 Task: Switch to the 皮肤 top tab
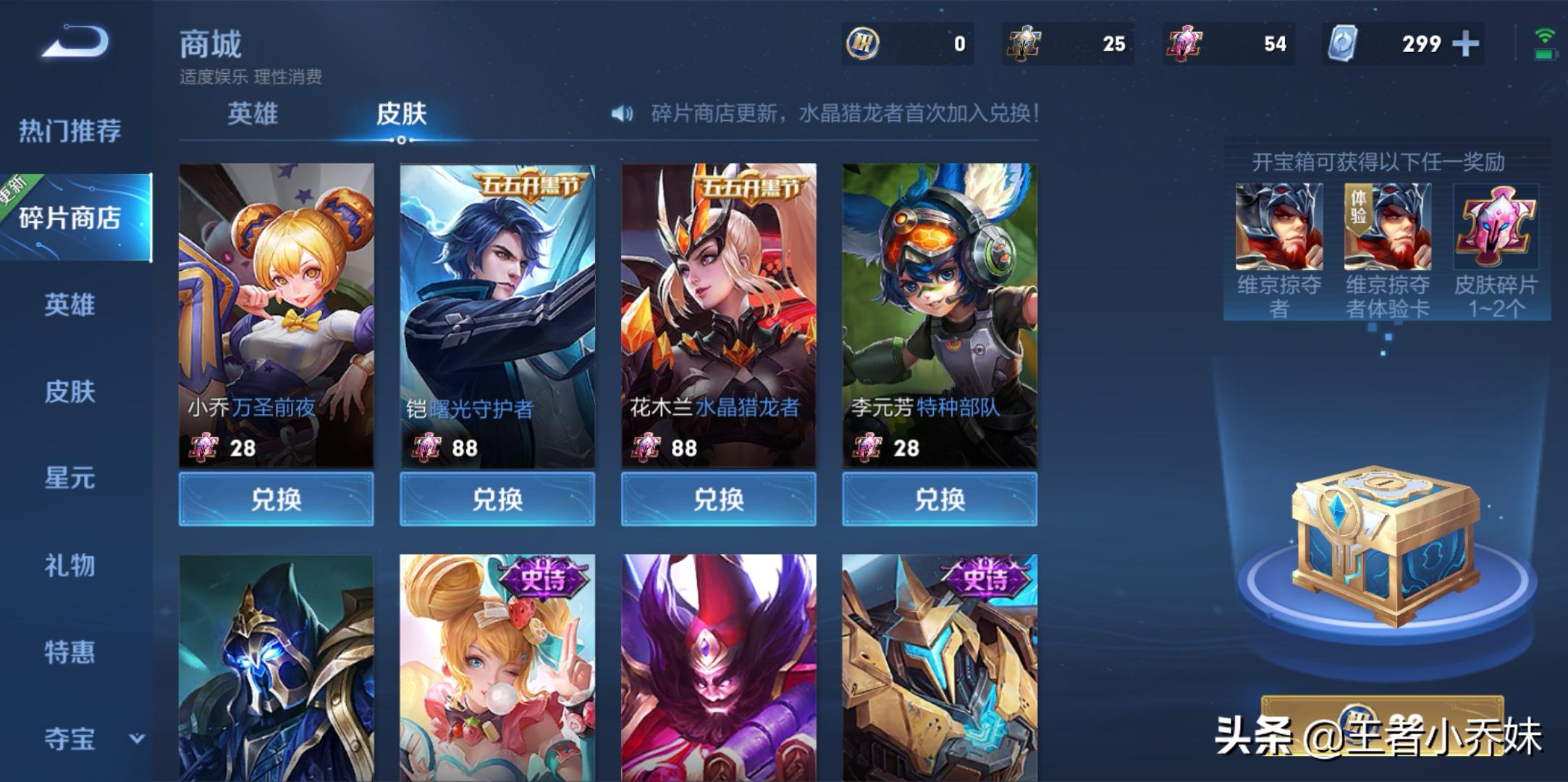(x=401, y=114)
